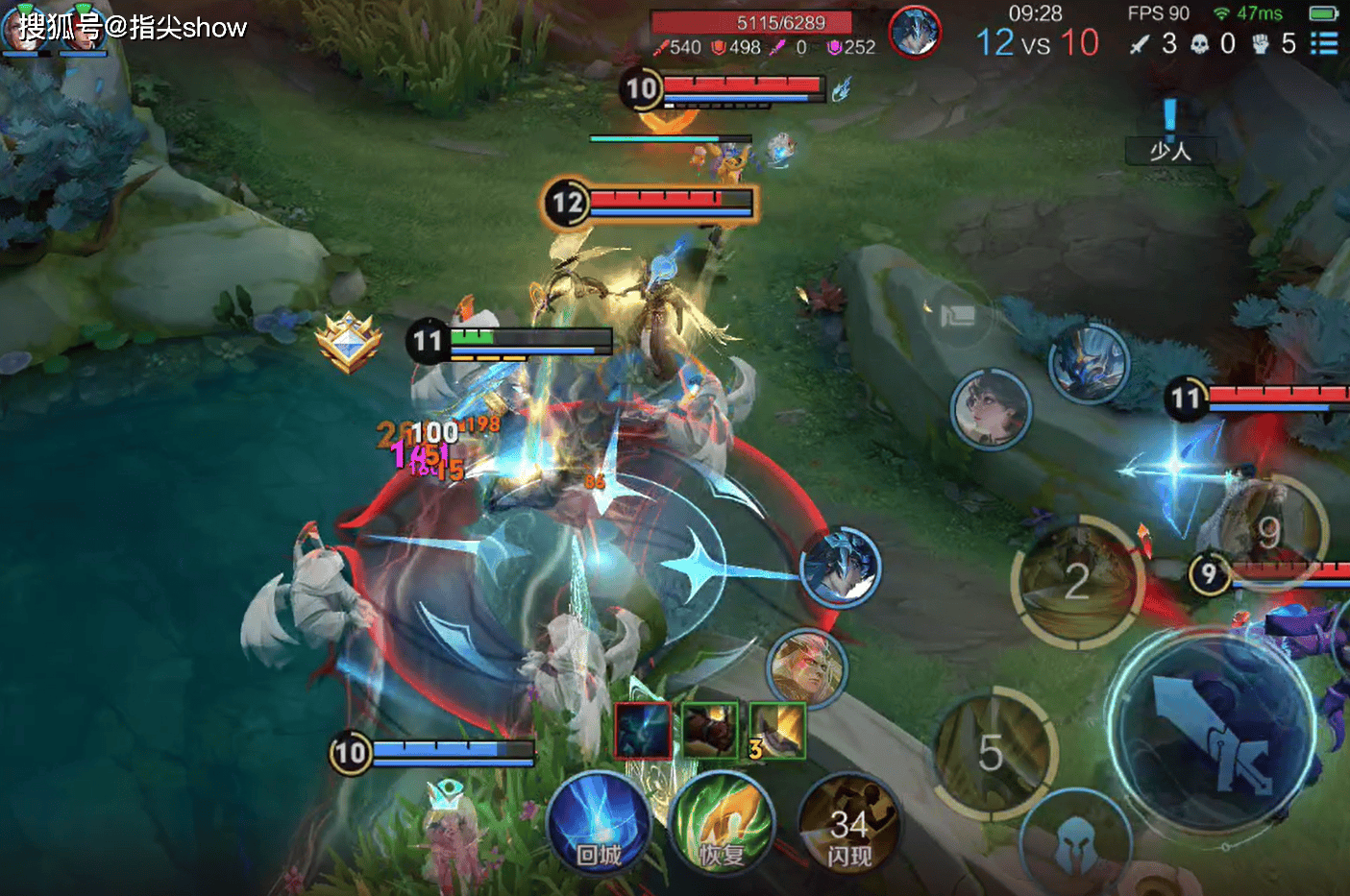
Task: Tap the 回城 recall button
Action: [598, 824]
